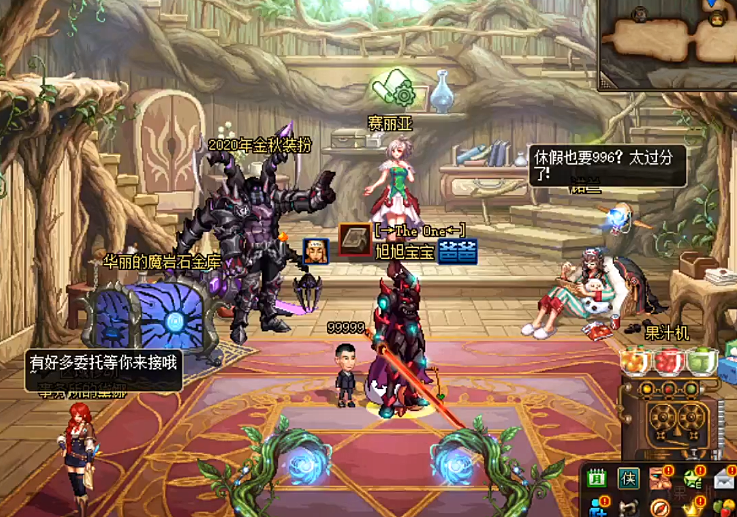The image size is (737, 517).
Task: Open the green star event icon
Action: coord(692,479)
